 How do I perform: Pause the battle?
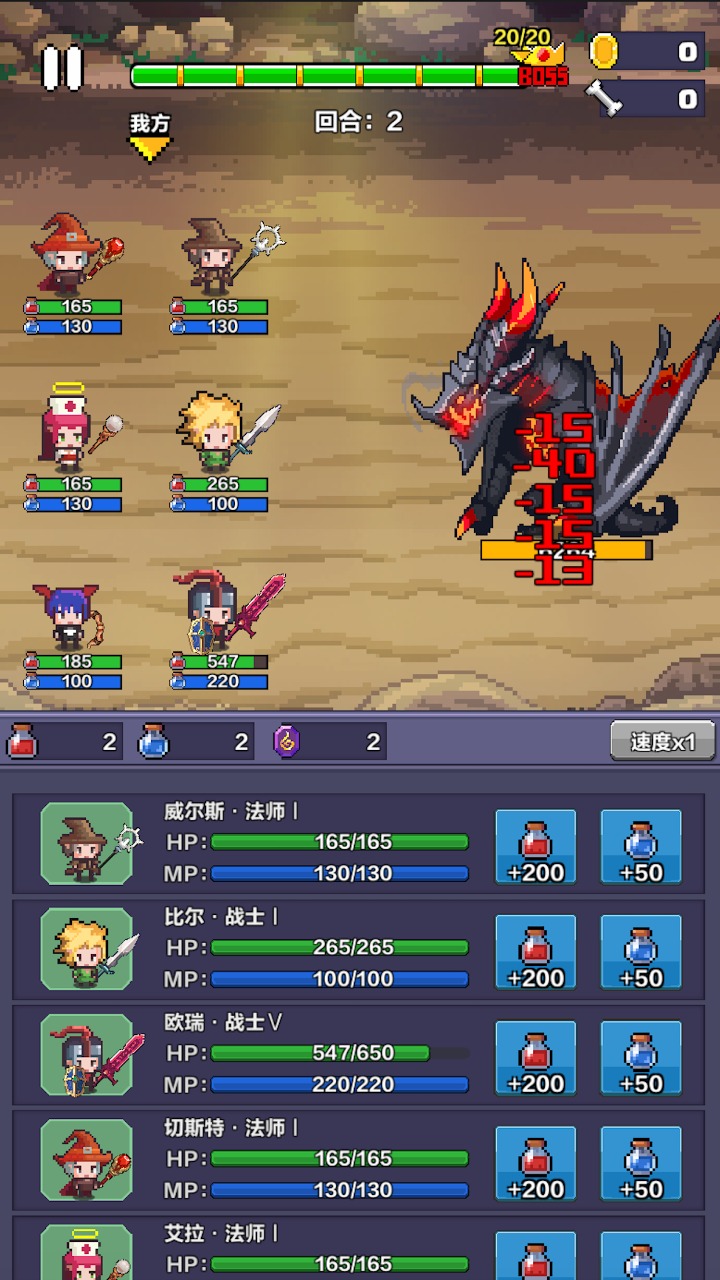(x=62, y=68)
